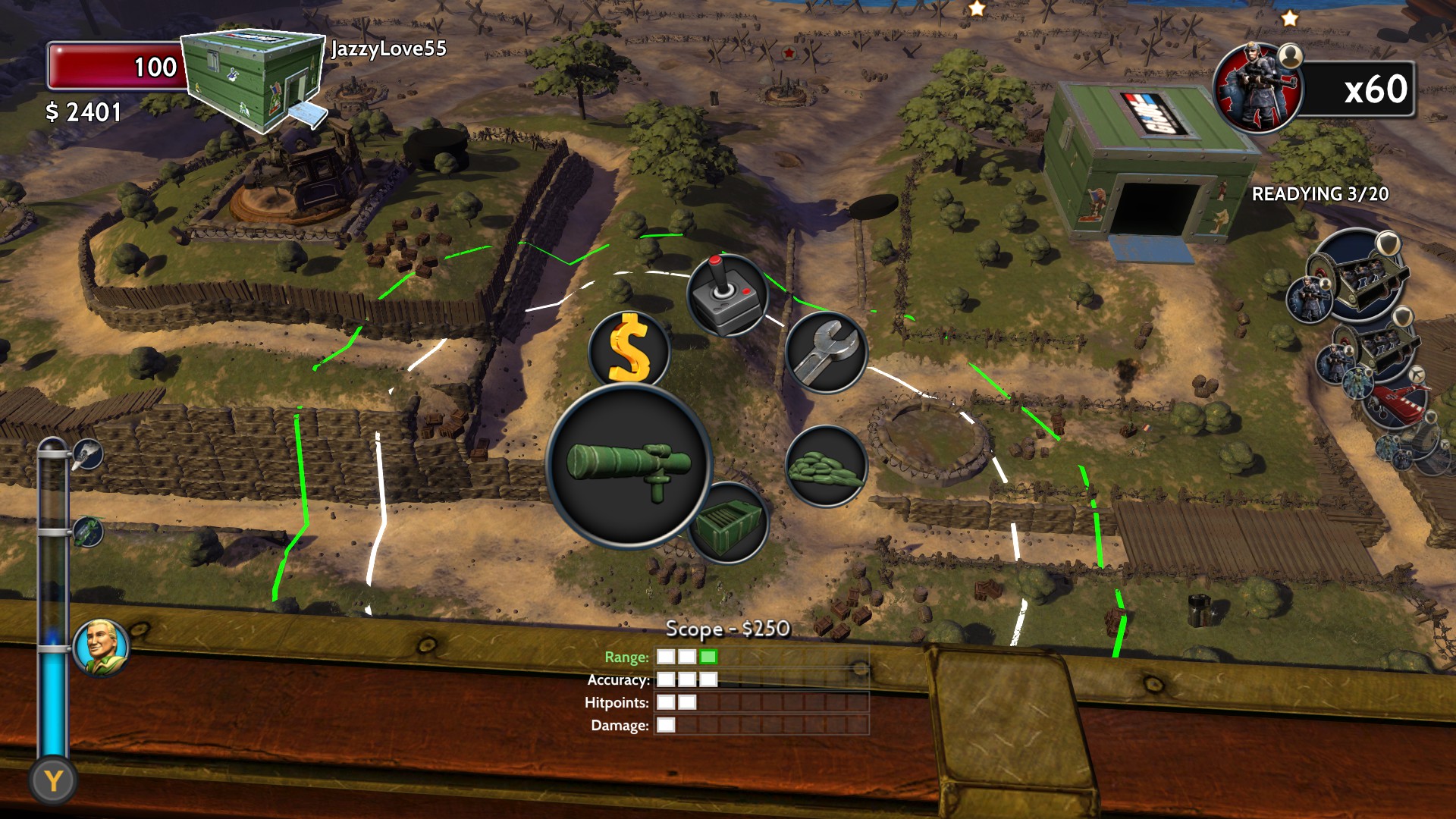Inspect the enemy soldier wave portrait
This screenshot has width=1456, height=819.
[1258, 89]
